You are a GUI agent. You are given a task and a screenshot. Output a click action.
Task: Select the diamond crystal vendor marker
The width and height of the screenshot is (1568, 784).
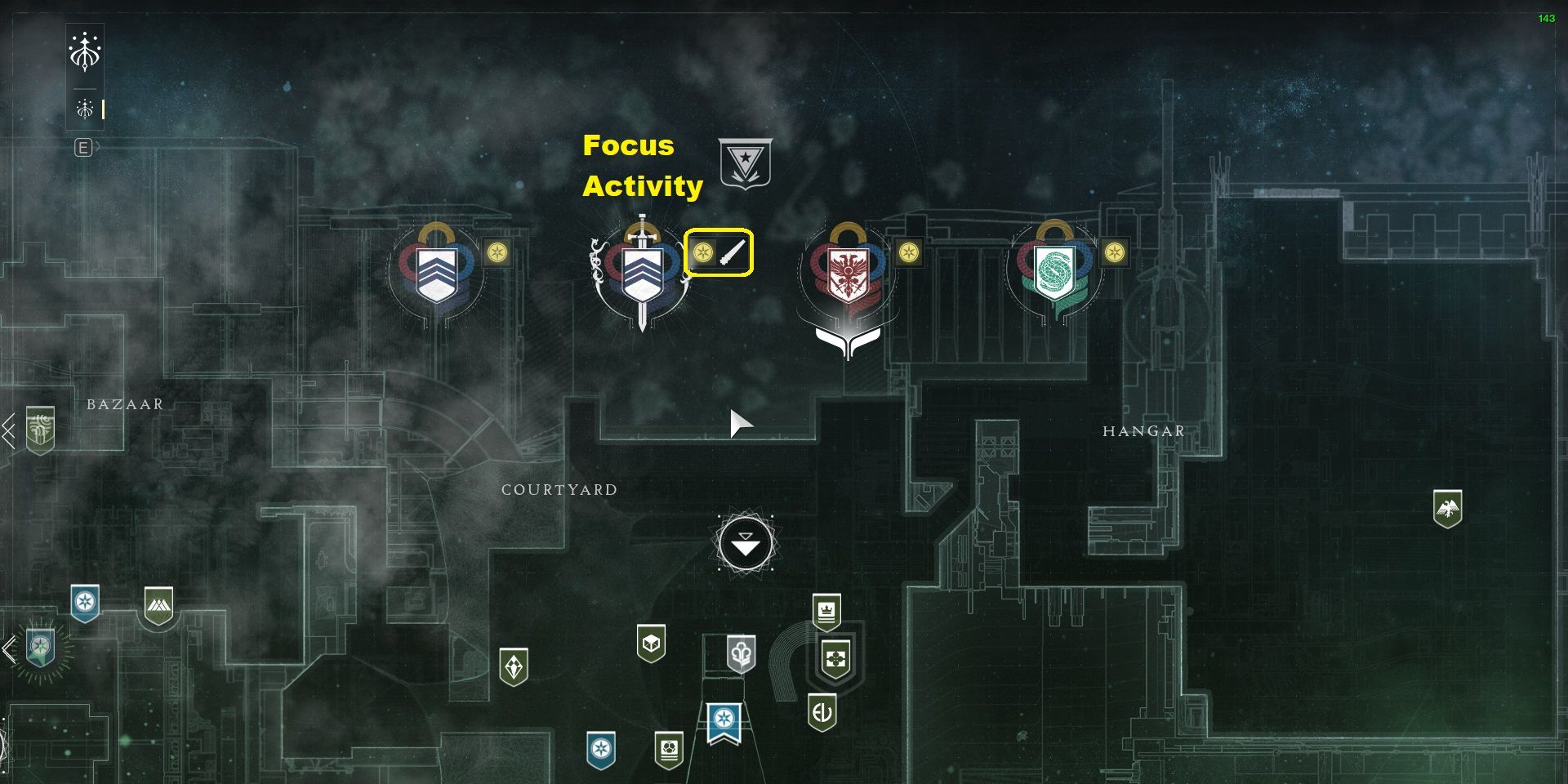click(x=514, y=666)
